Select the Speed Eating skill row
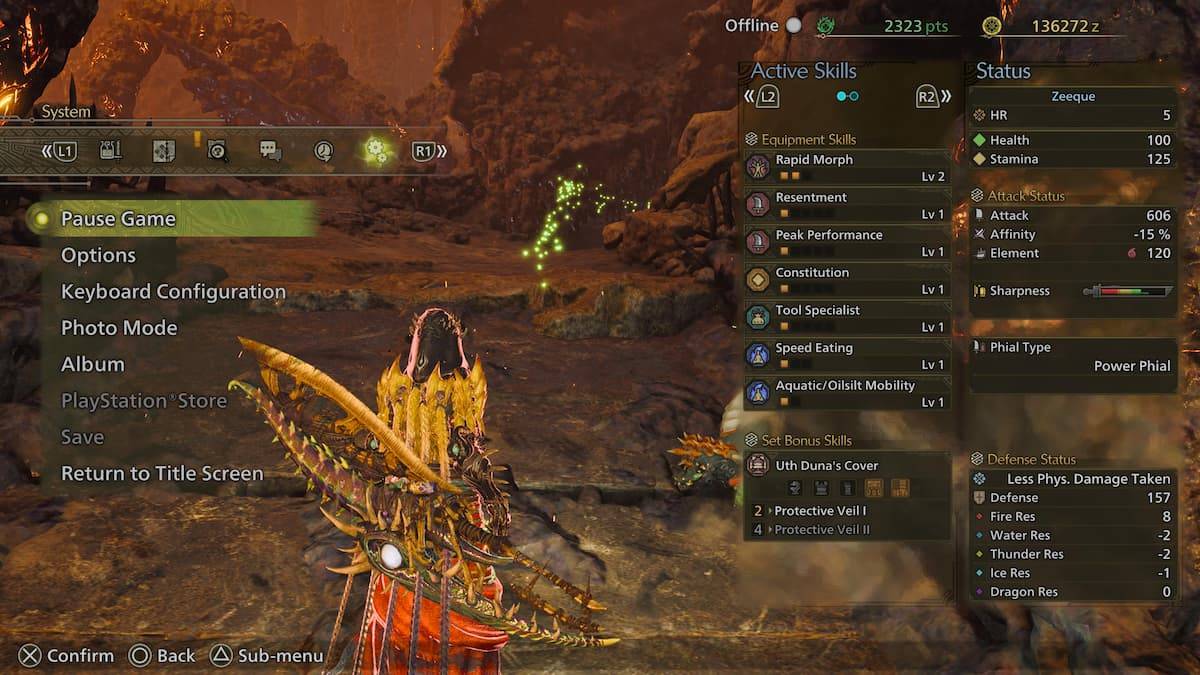Viewport: 1200px width, 675px height. pyautogui.click(x=846, y=355)
